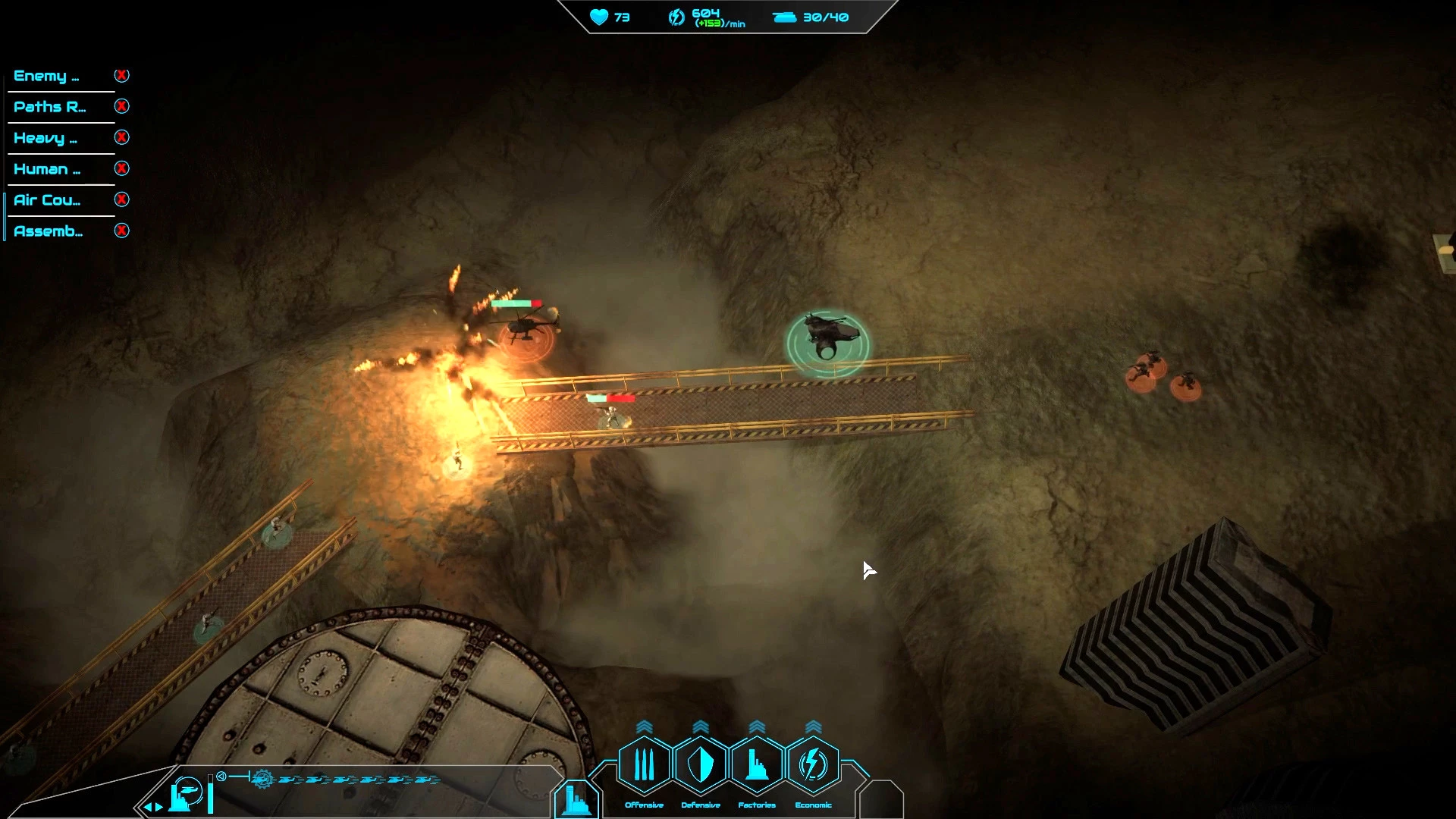Cycle to the next factory with right arrow
This screenshot has width=1456, height=819.
(159, 807)
